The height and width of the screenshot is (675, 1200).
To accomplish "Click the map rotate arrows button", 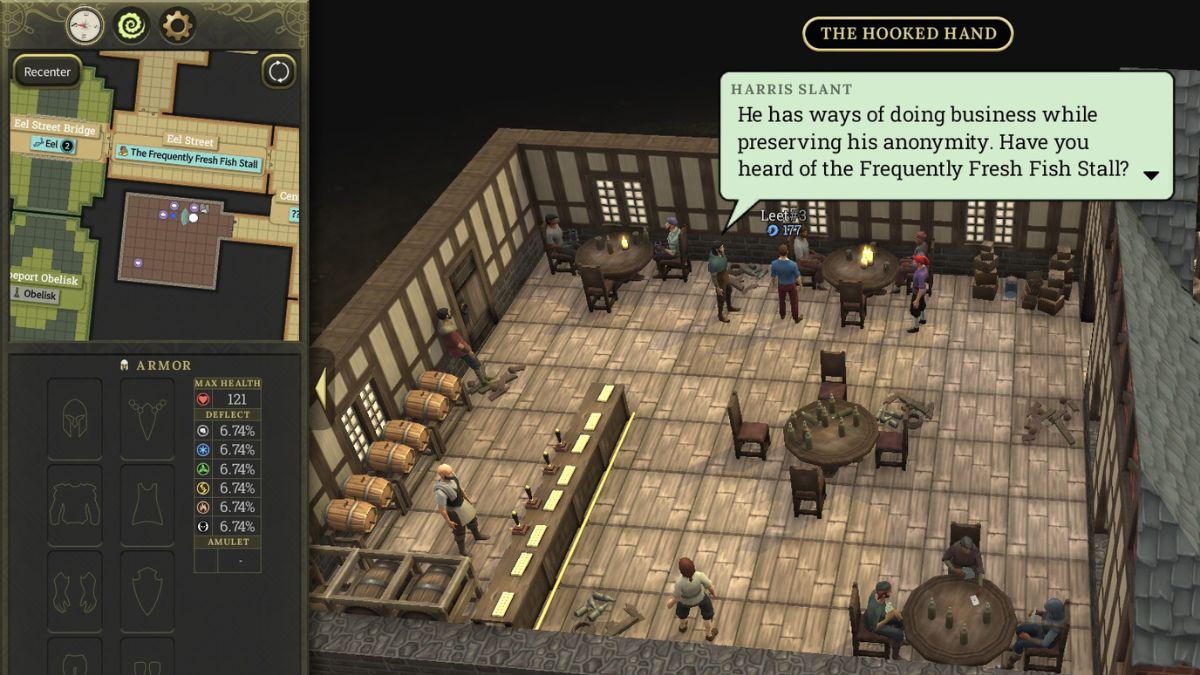I will [279, 72].
